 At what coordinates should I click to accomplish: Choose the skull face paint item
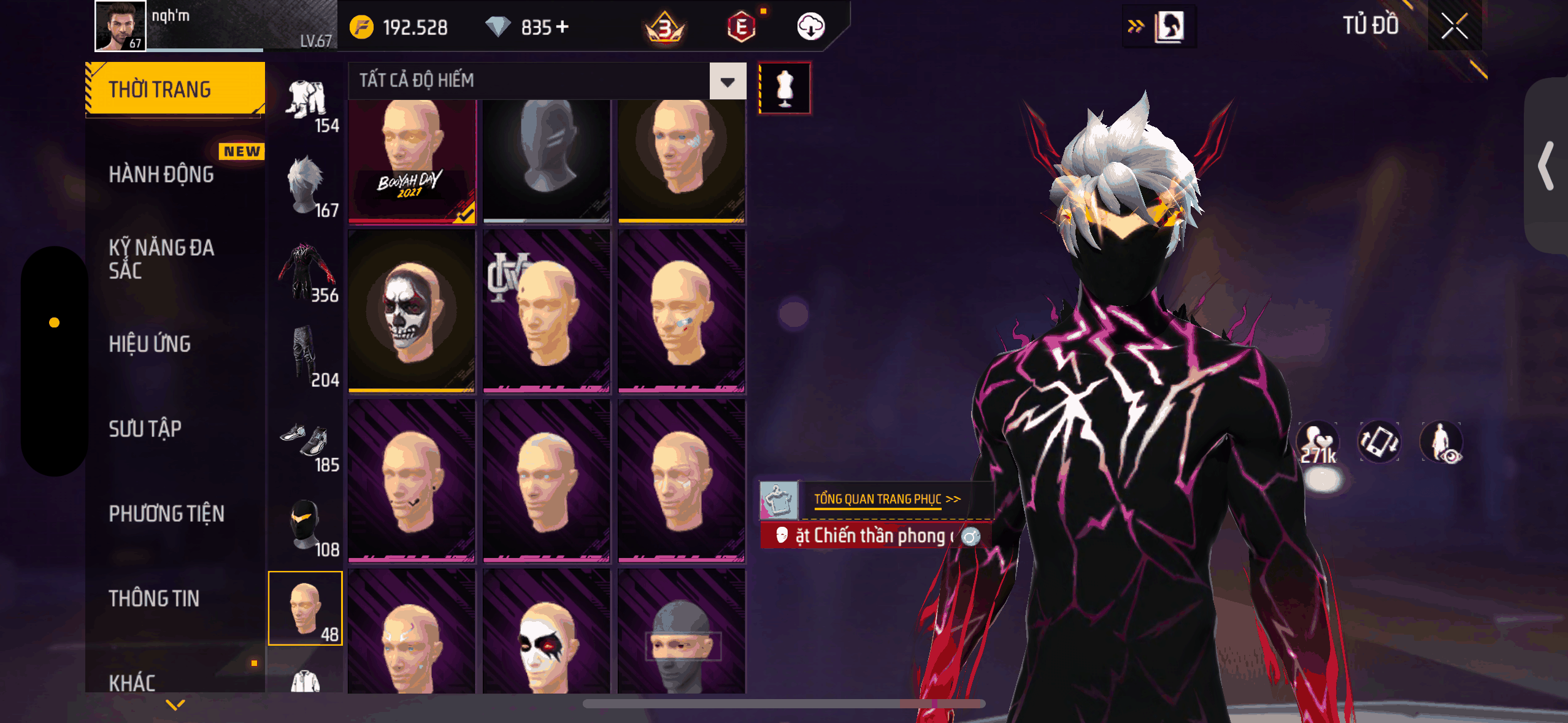[x=412, y=311]
